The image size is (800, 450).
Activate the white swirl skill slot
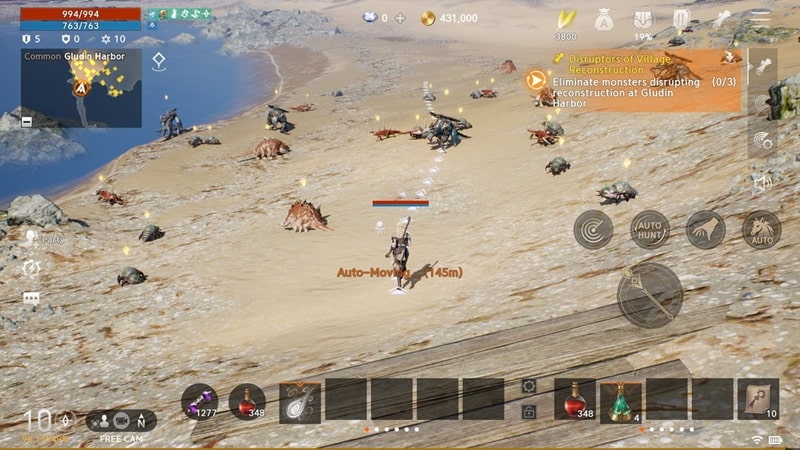tap(300, 400)
